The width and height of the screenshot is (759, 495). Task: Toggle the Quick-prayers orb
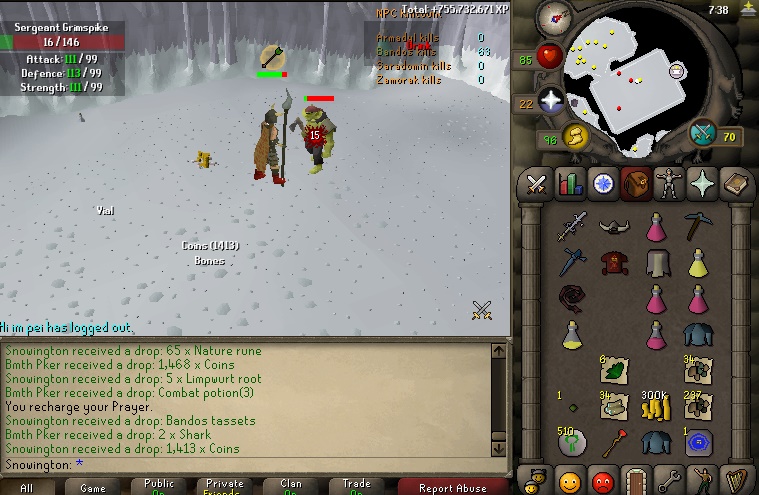click(x=551, y=102)
